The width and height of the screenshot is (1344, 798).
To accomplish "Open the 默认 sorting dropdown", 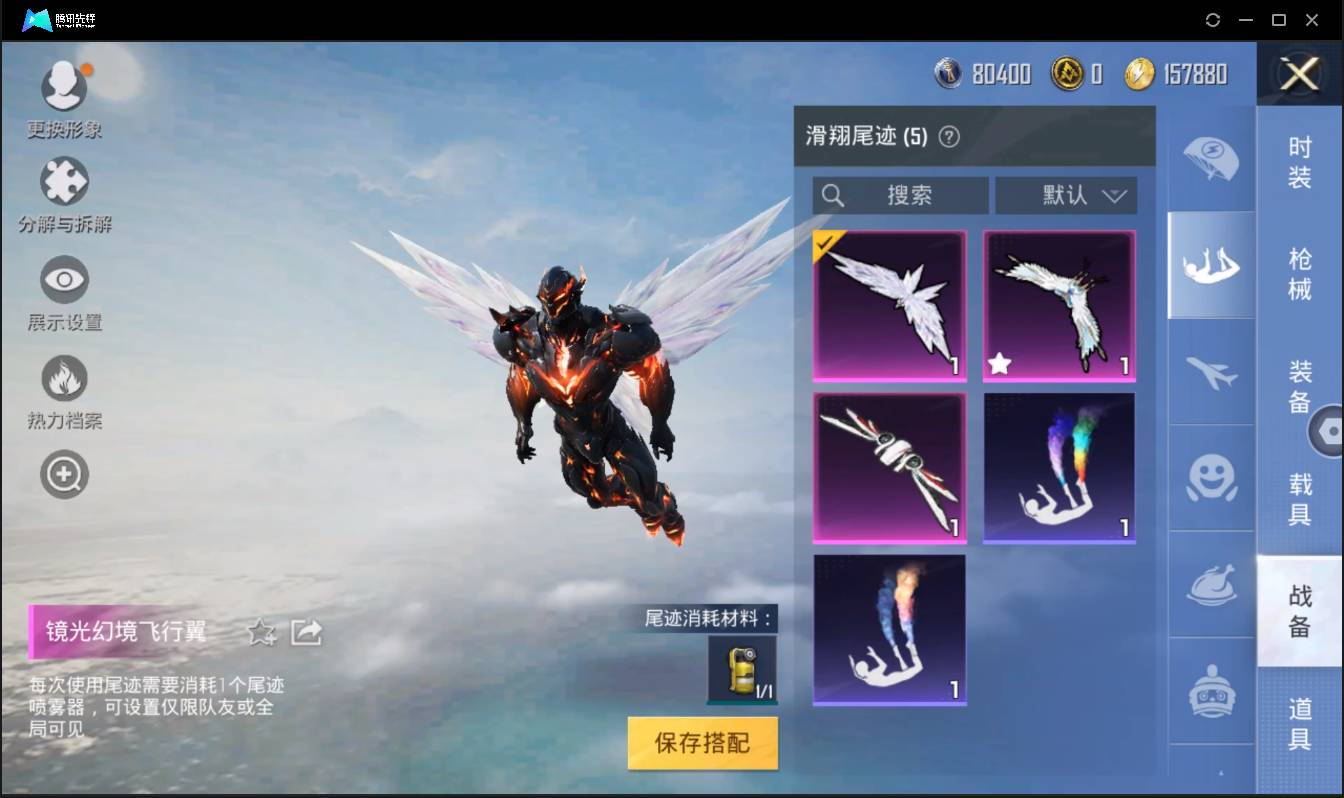I will [x=1066, y=195].
